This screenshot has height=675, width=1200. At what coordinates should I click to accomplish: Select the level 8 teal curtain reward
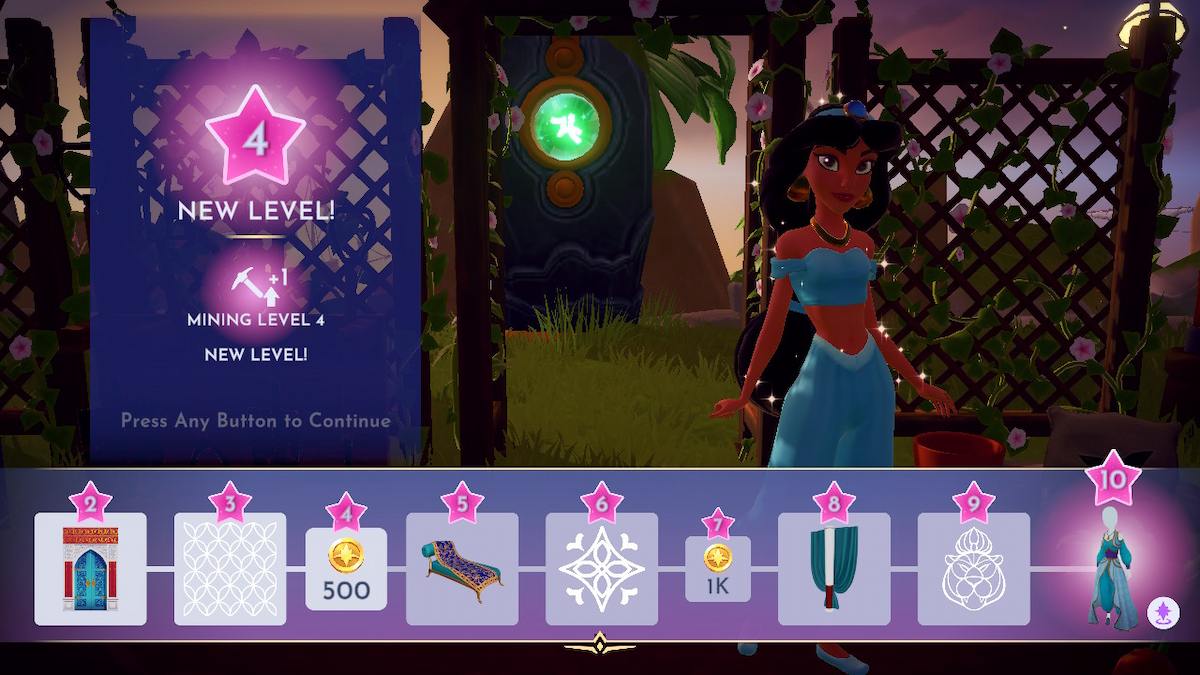point(834,569)
